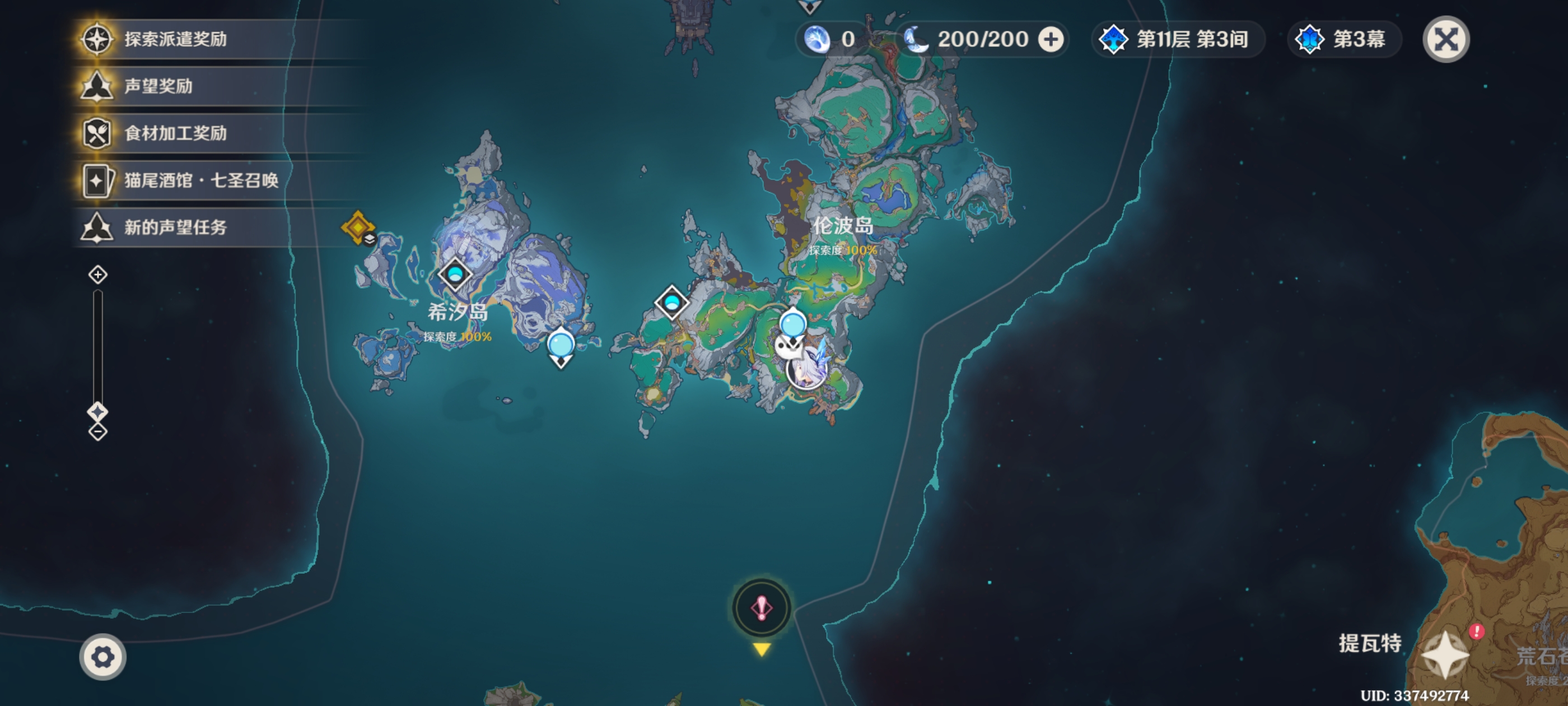
Task: Open 探索派遣奖励 expedition rewards entry
Action: coord(175,39)
